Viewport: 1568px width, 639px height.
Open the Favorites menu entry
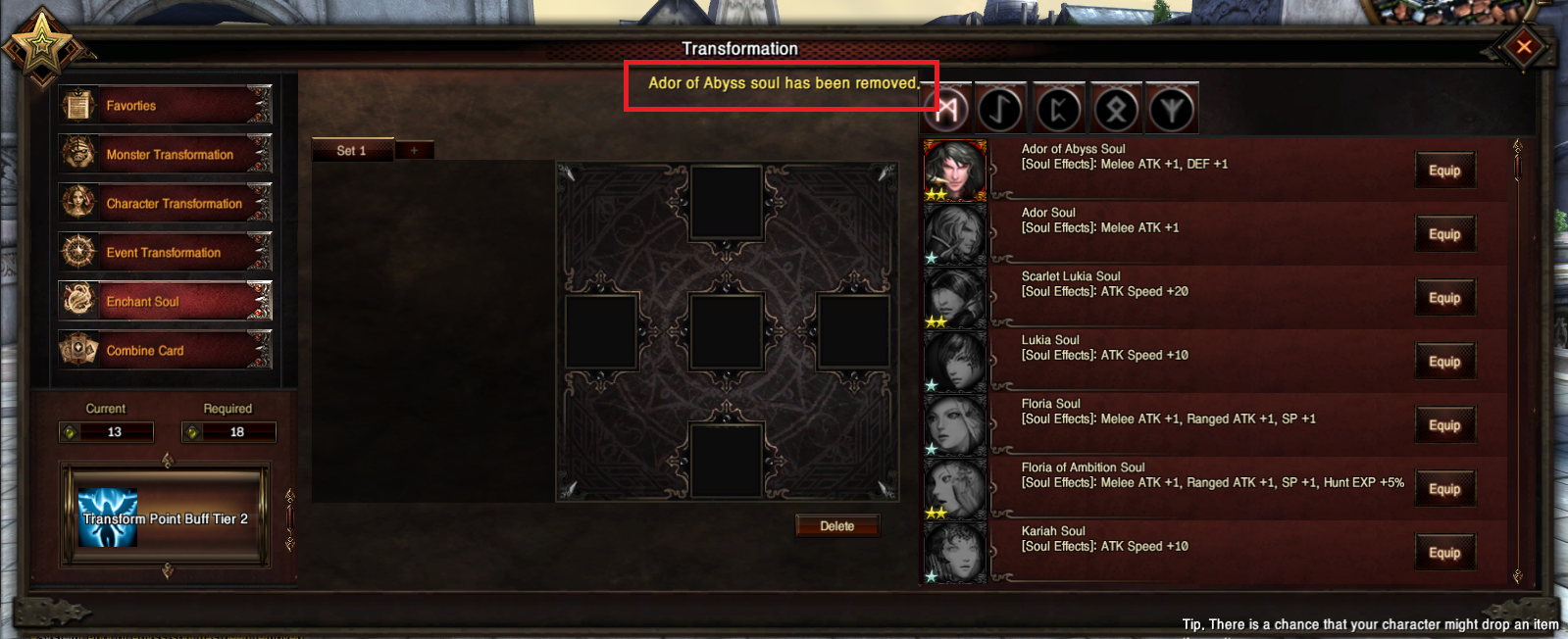pyautogui.click(x=165, y=105)
